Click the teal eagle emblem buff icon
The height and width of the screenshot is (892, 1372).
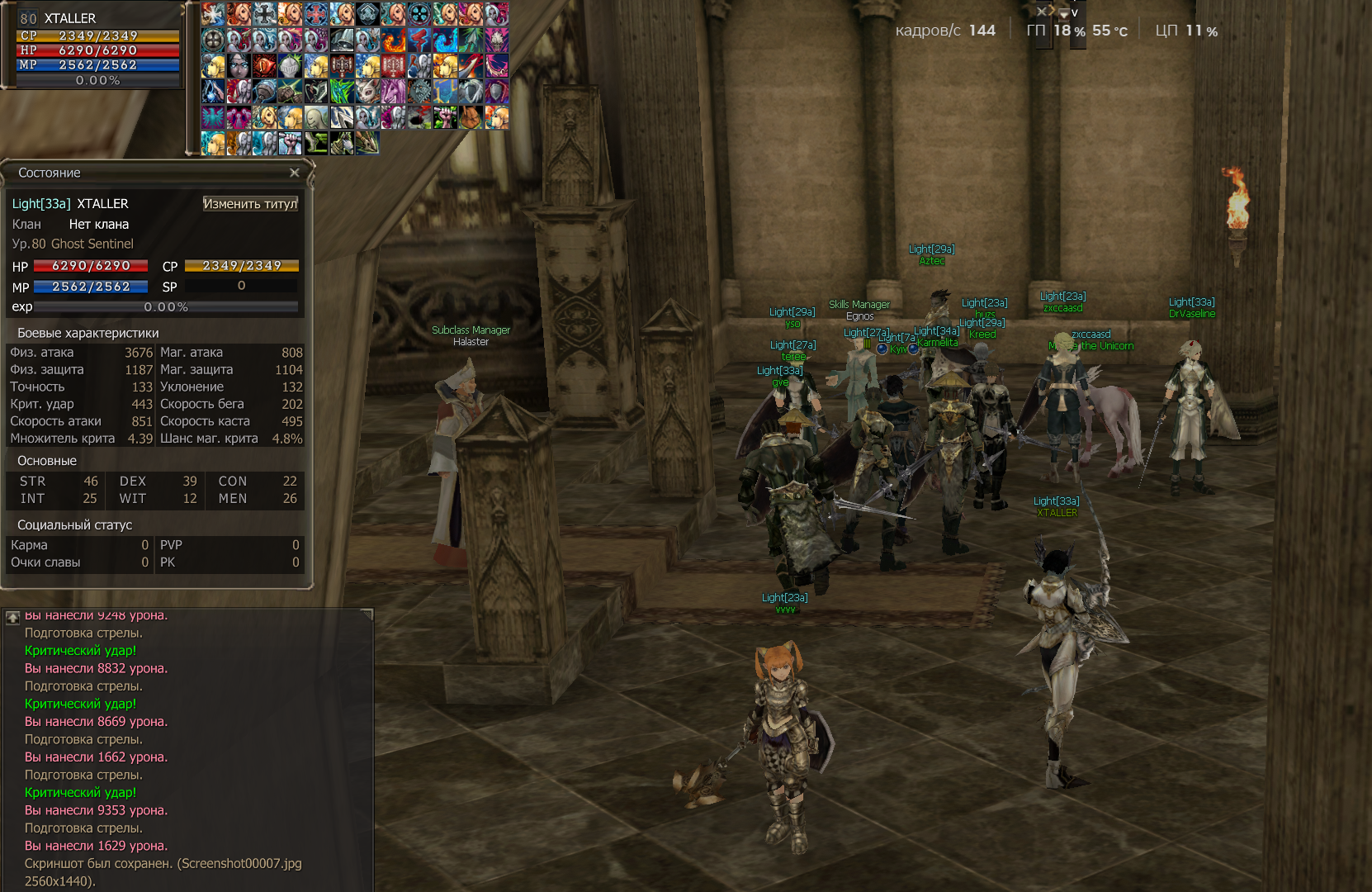[213, 117]
